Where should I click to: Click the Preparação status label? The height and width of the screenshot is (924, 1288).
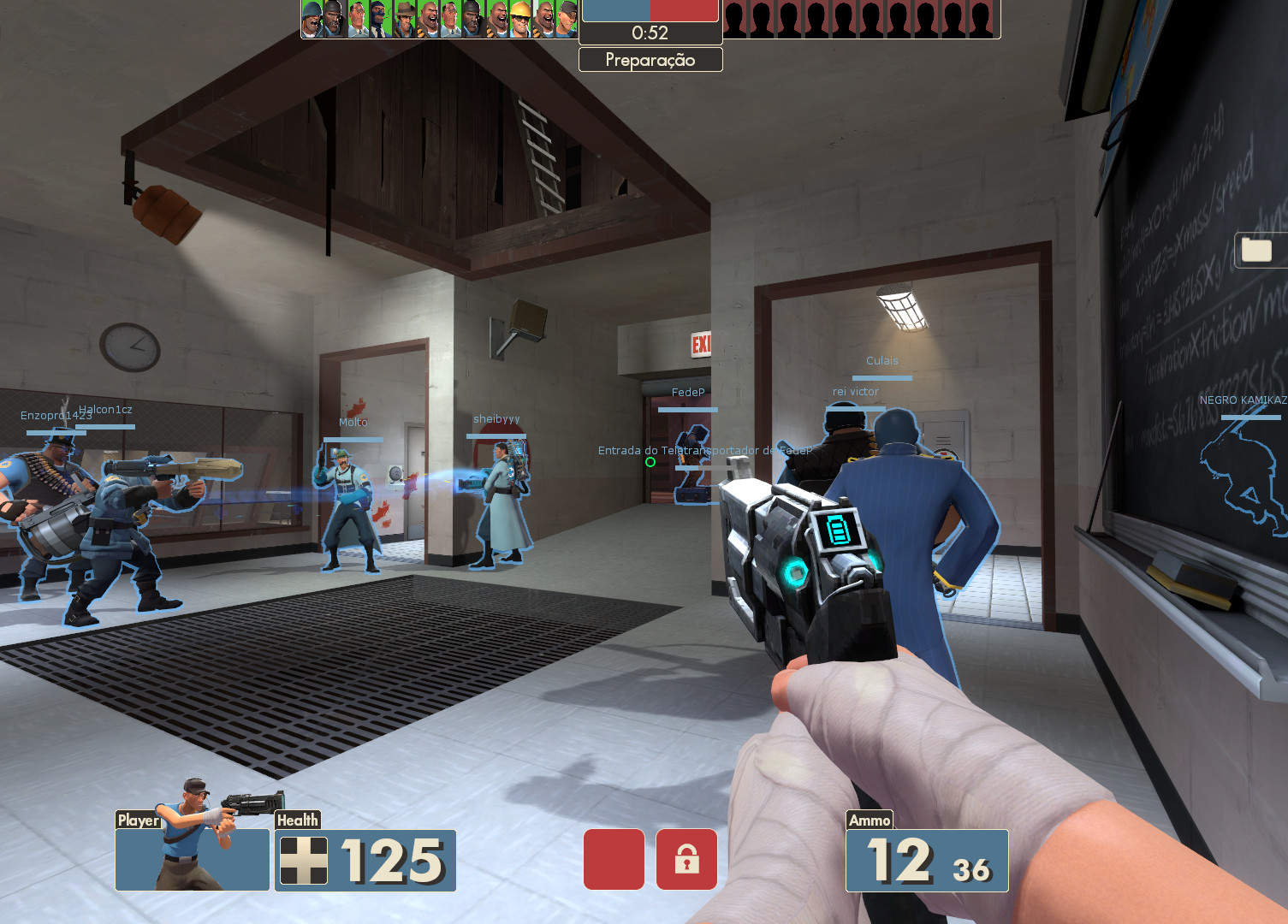650,59
